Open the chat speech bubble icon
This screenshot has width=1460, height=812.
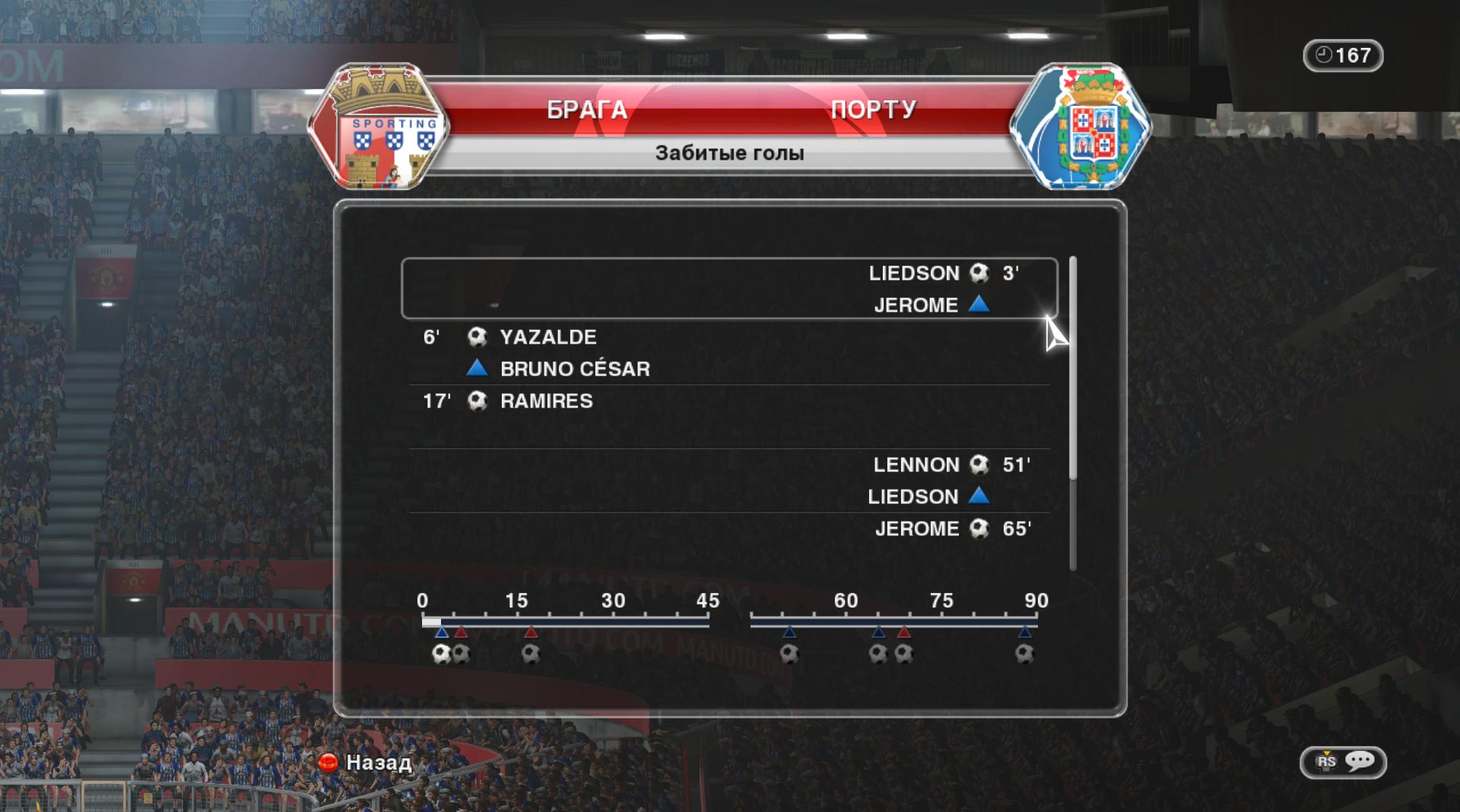click(1359, 761)
